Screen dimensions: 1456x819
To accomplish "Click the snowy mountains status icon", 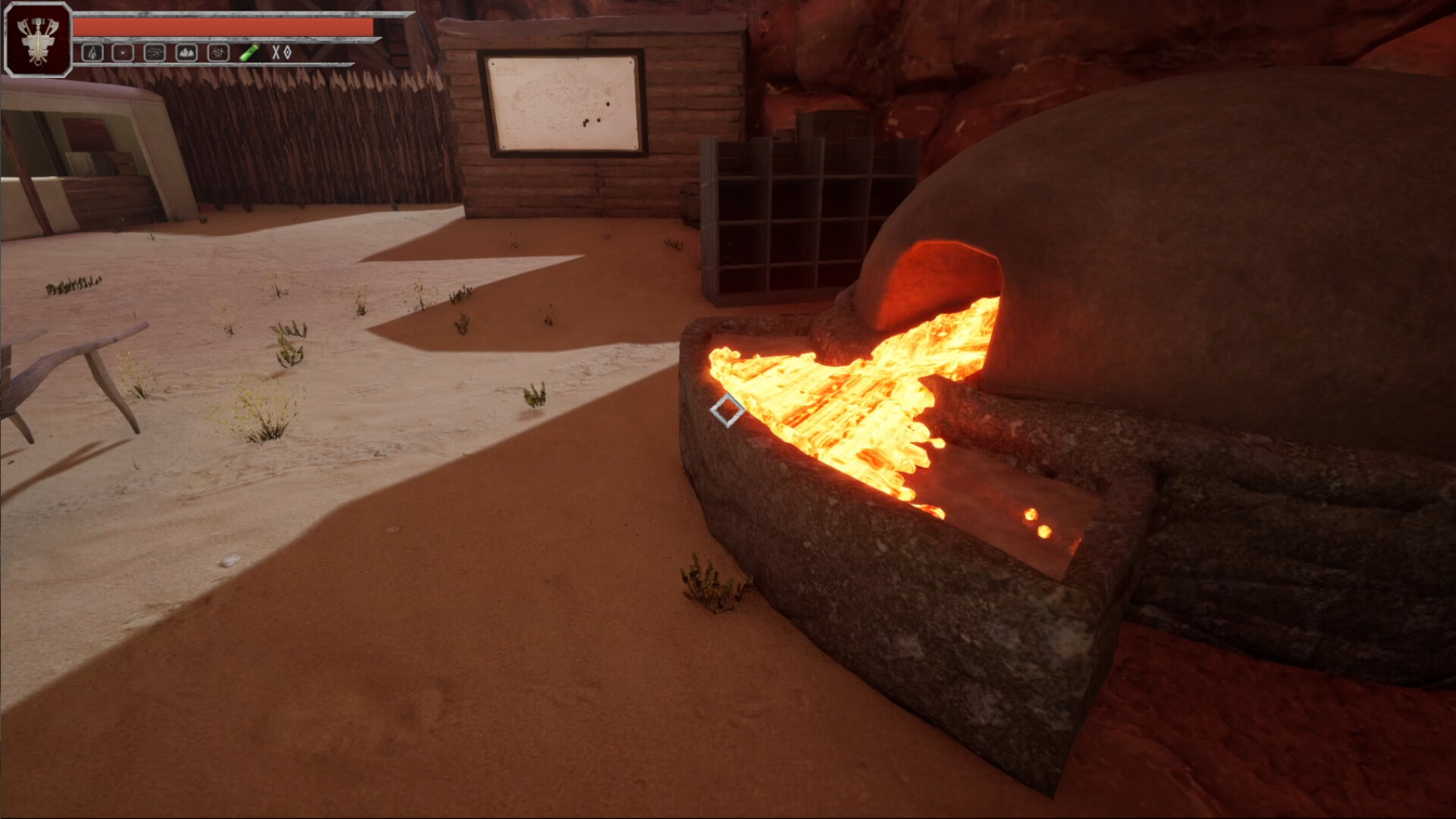I will point(186,52).
